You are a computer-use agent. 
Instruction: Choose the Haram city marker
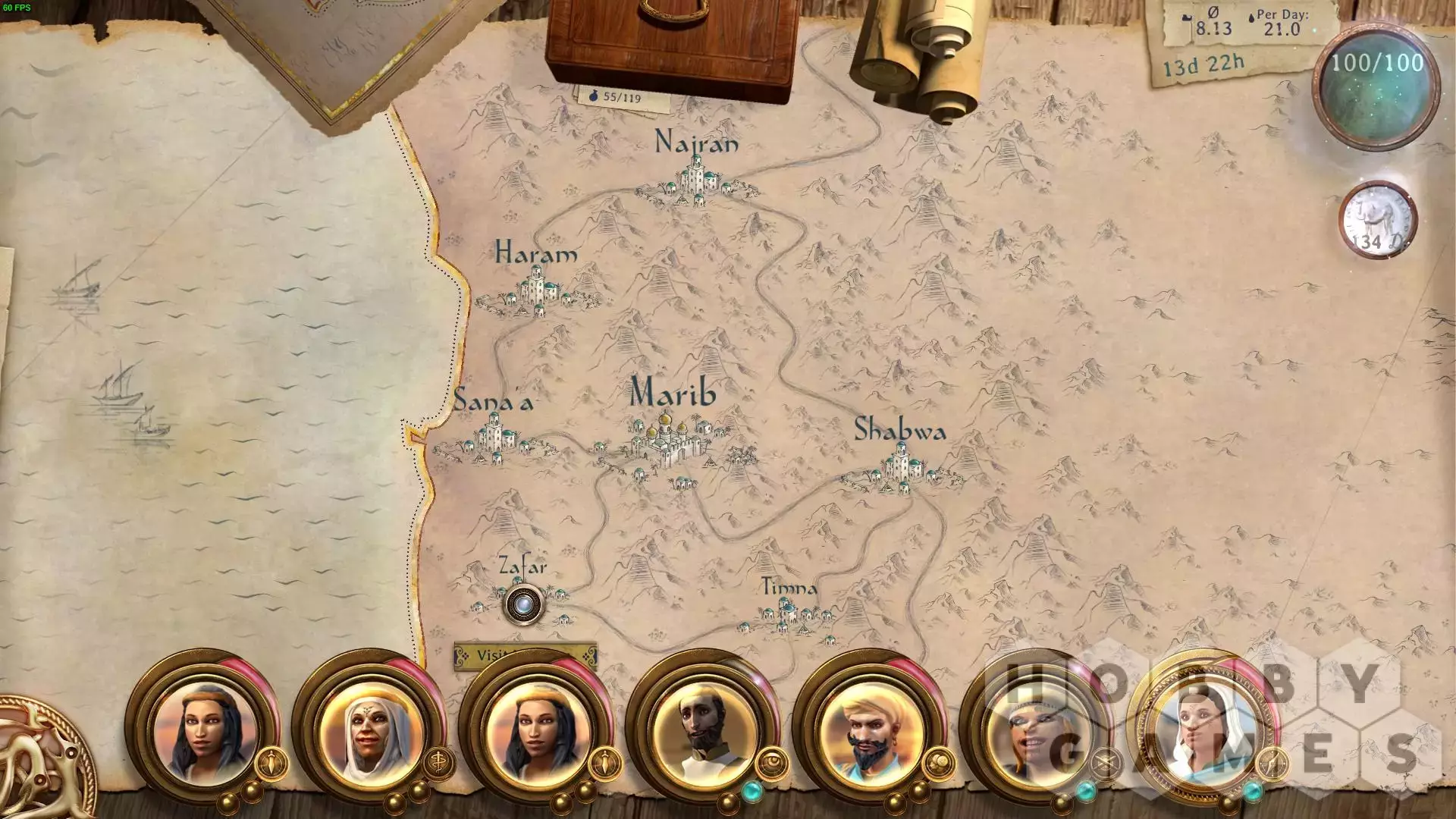[535, 292]
